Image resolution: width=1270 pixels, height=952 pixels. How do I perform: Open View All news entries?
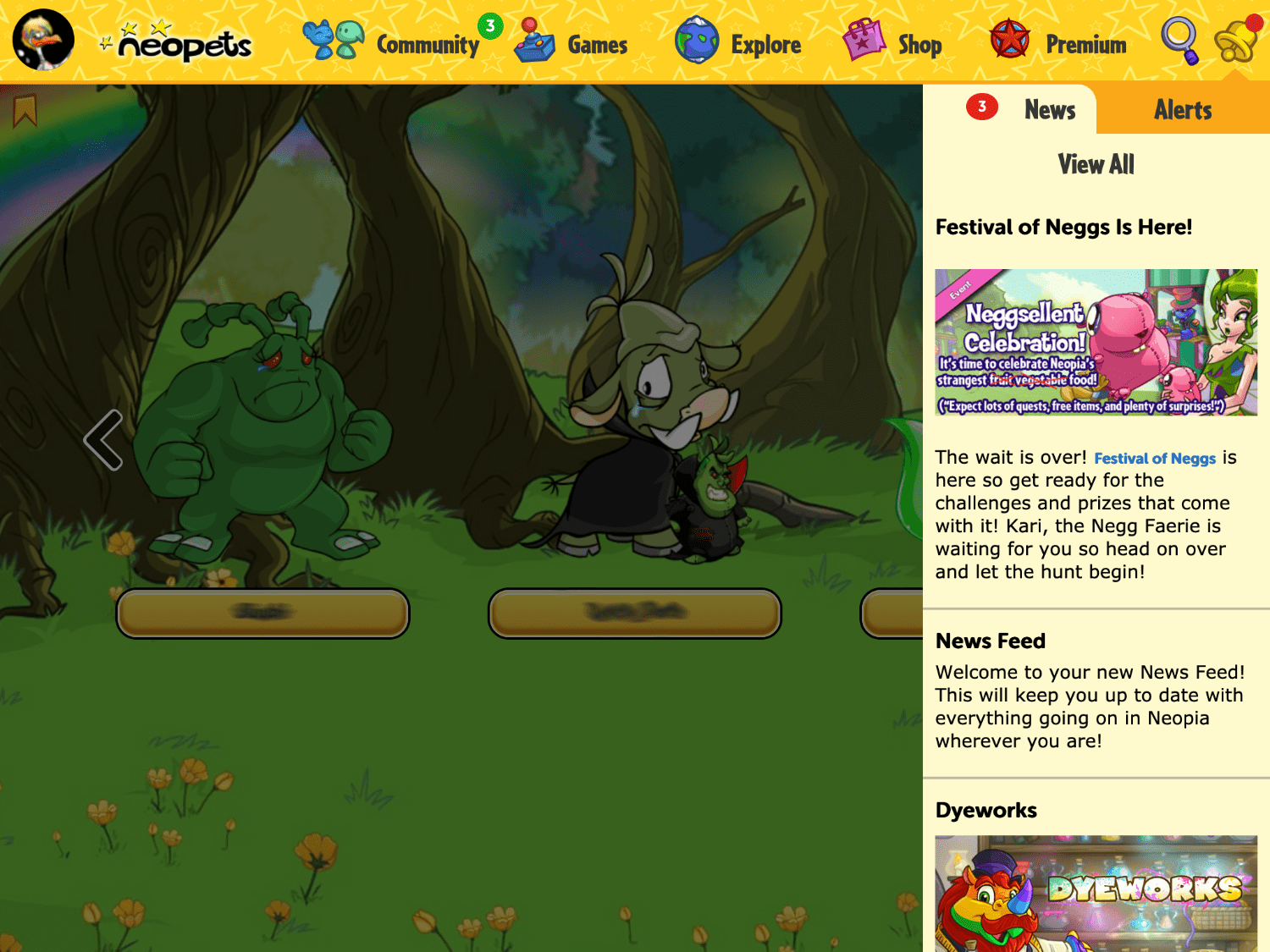(x=1096, y=164)
